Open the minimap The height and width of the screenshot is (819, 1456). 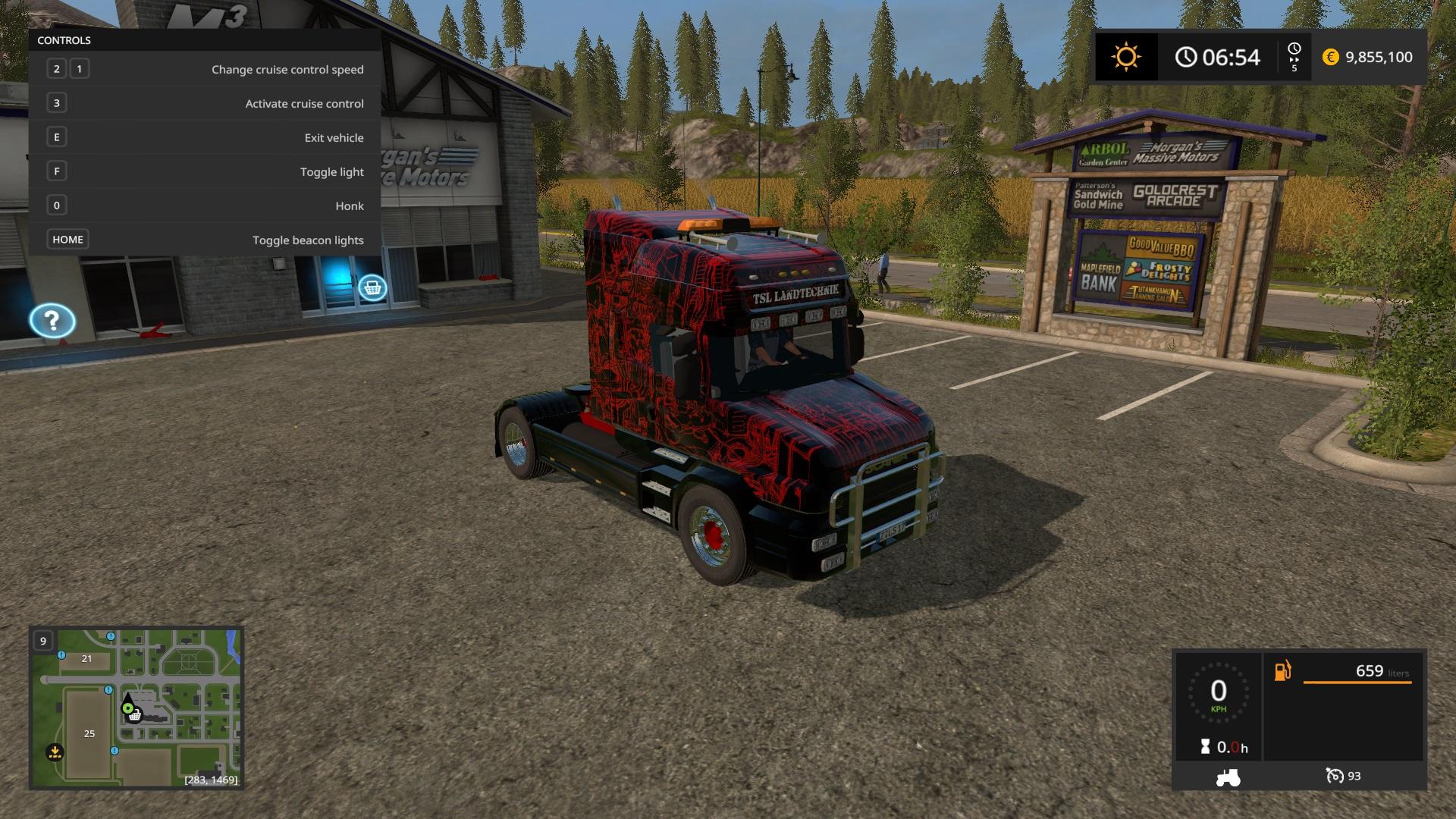136,707
